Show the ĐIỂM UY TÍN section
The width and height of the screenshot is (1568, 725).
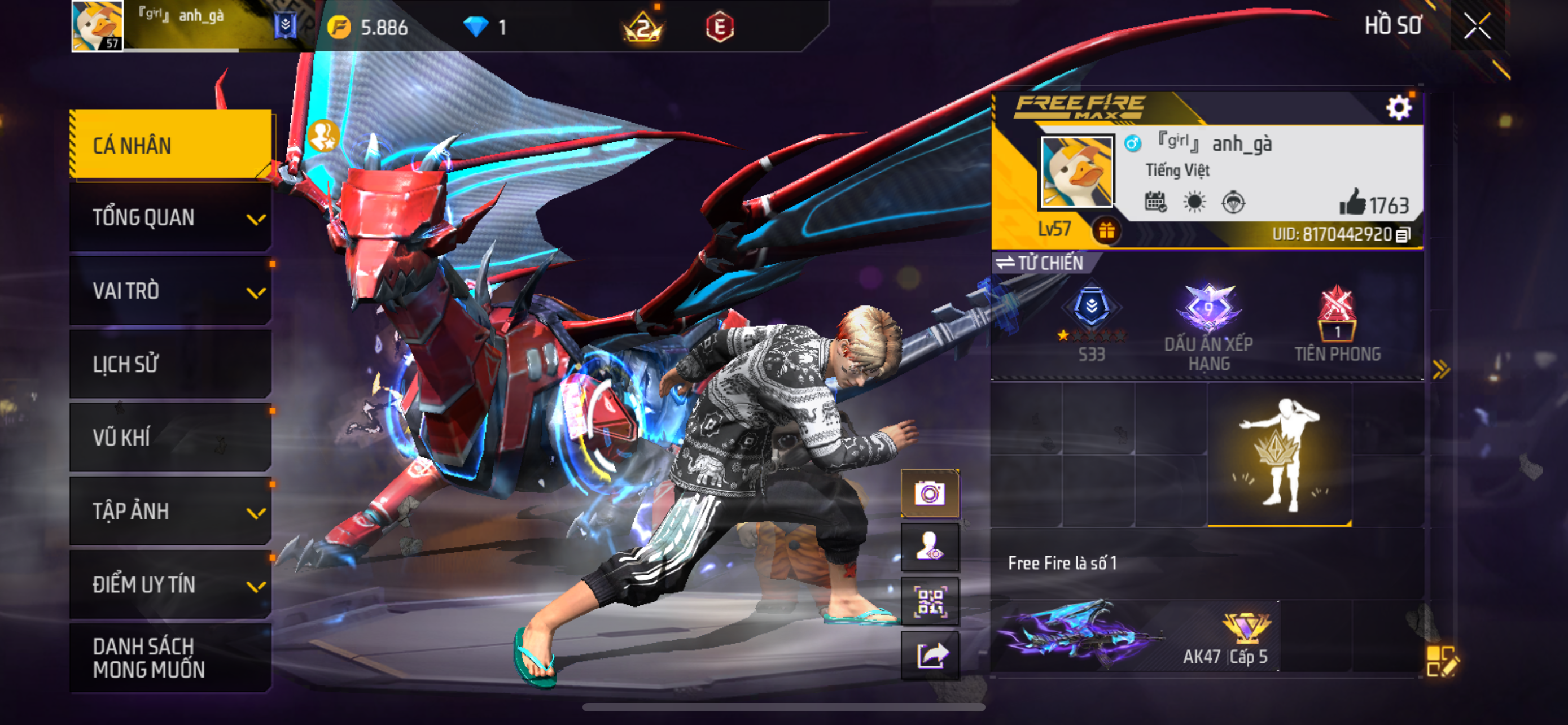pyautogui.click(x=171, y=584)
